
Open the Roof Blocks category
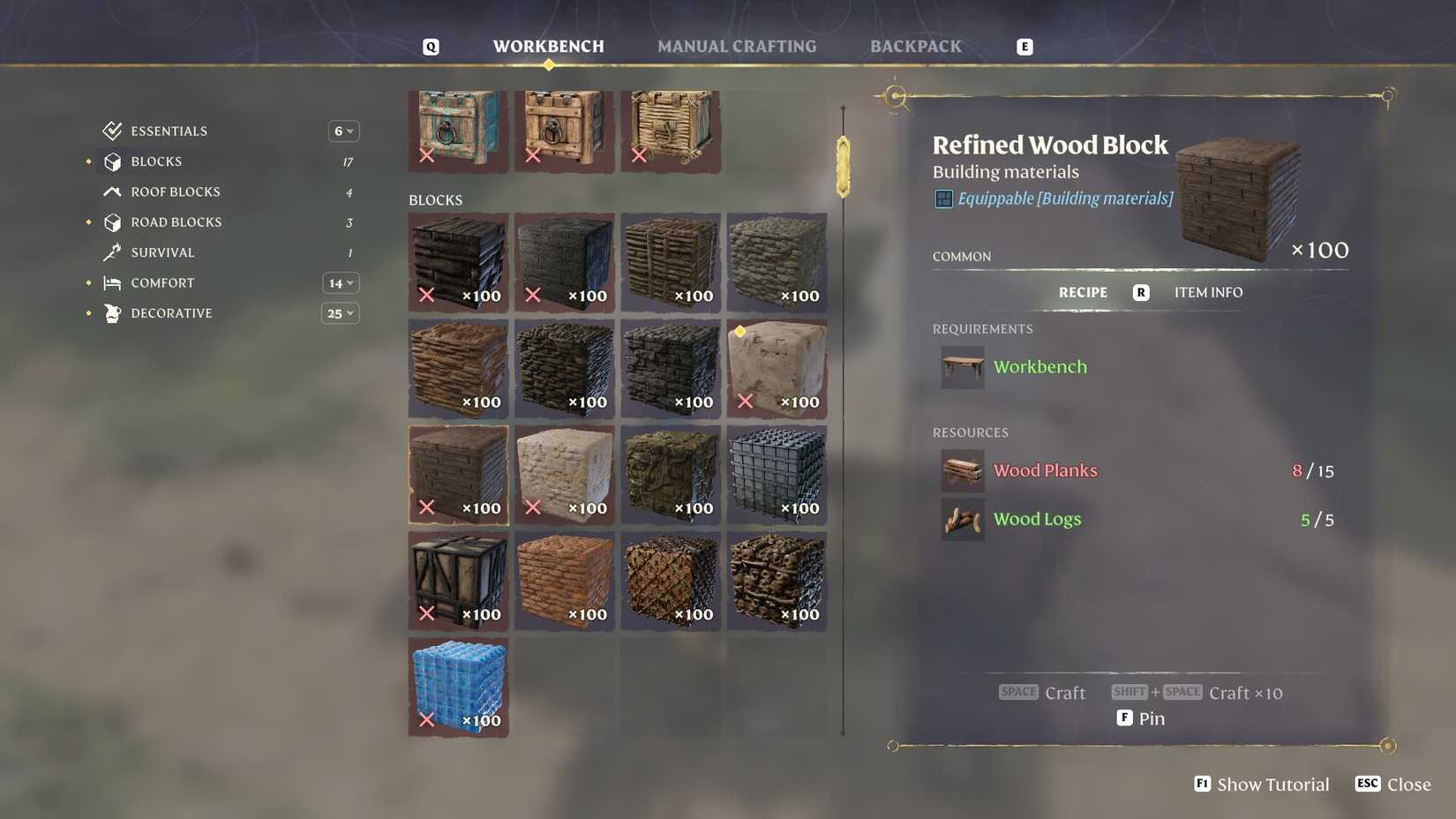pos(112,192)
